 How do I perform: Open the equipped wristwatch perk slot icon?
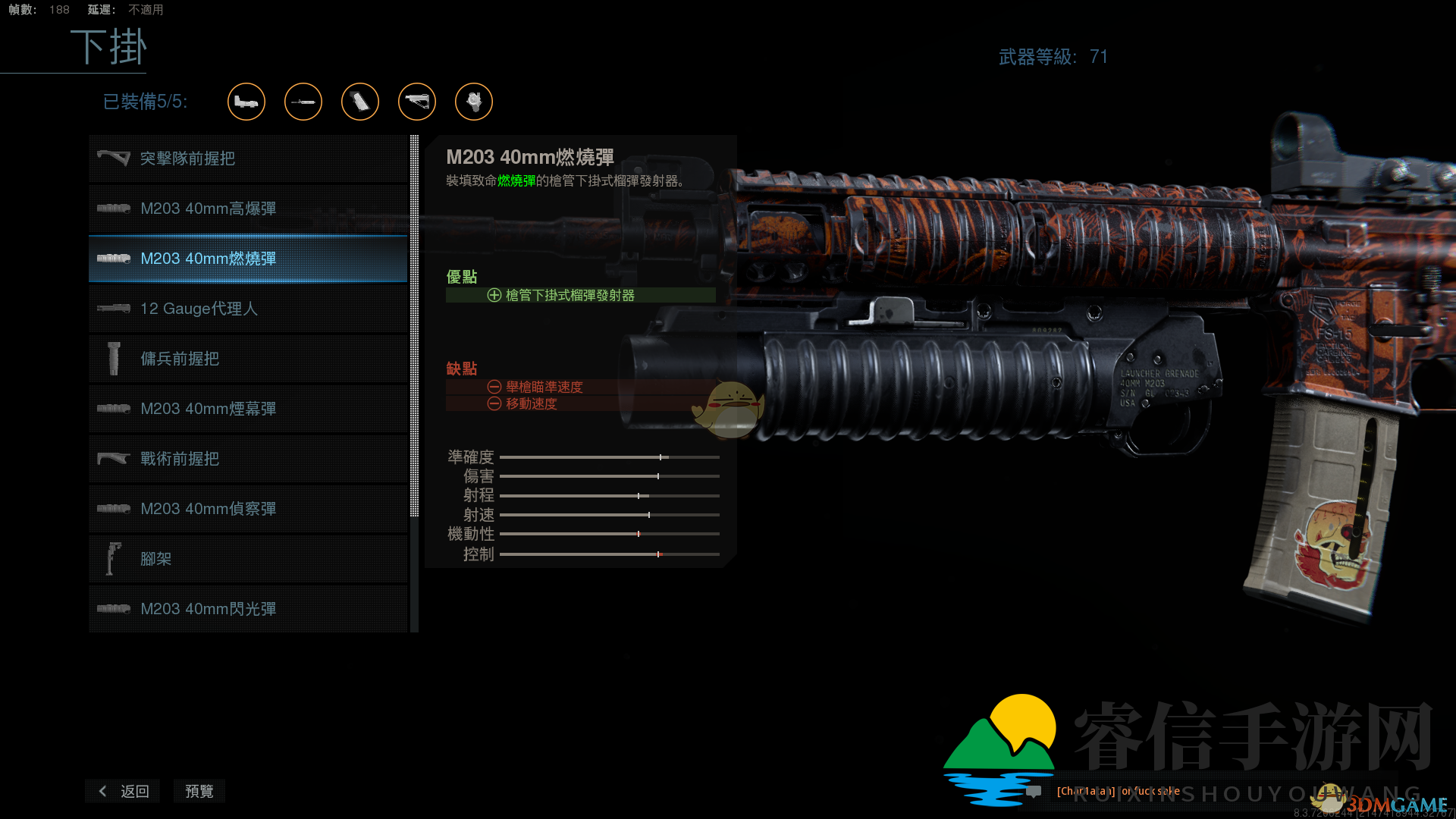474,102
